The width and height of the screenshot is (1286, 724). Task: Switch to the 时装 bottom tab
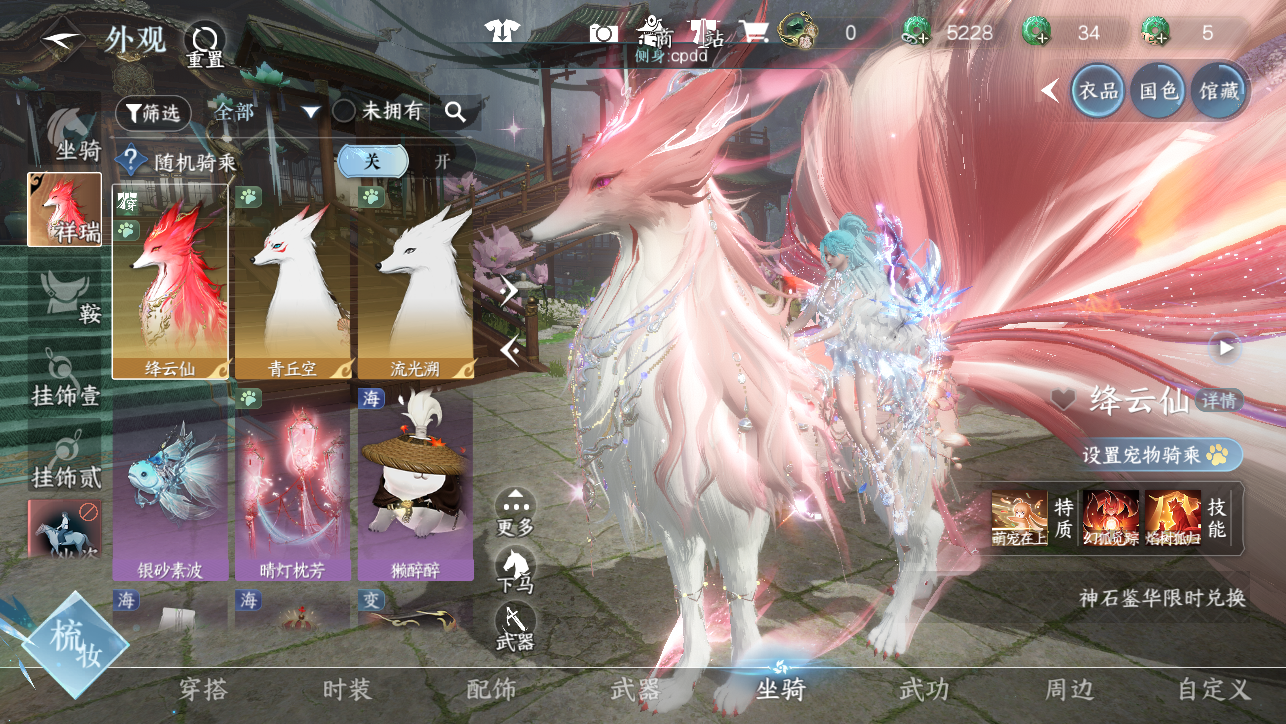[347, 689]
